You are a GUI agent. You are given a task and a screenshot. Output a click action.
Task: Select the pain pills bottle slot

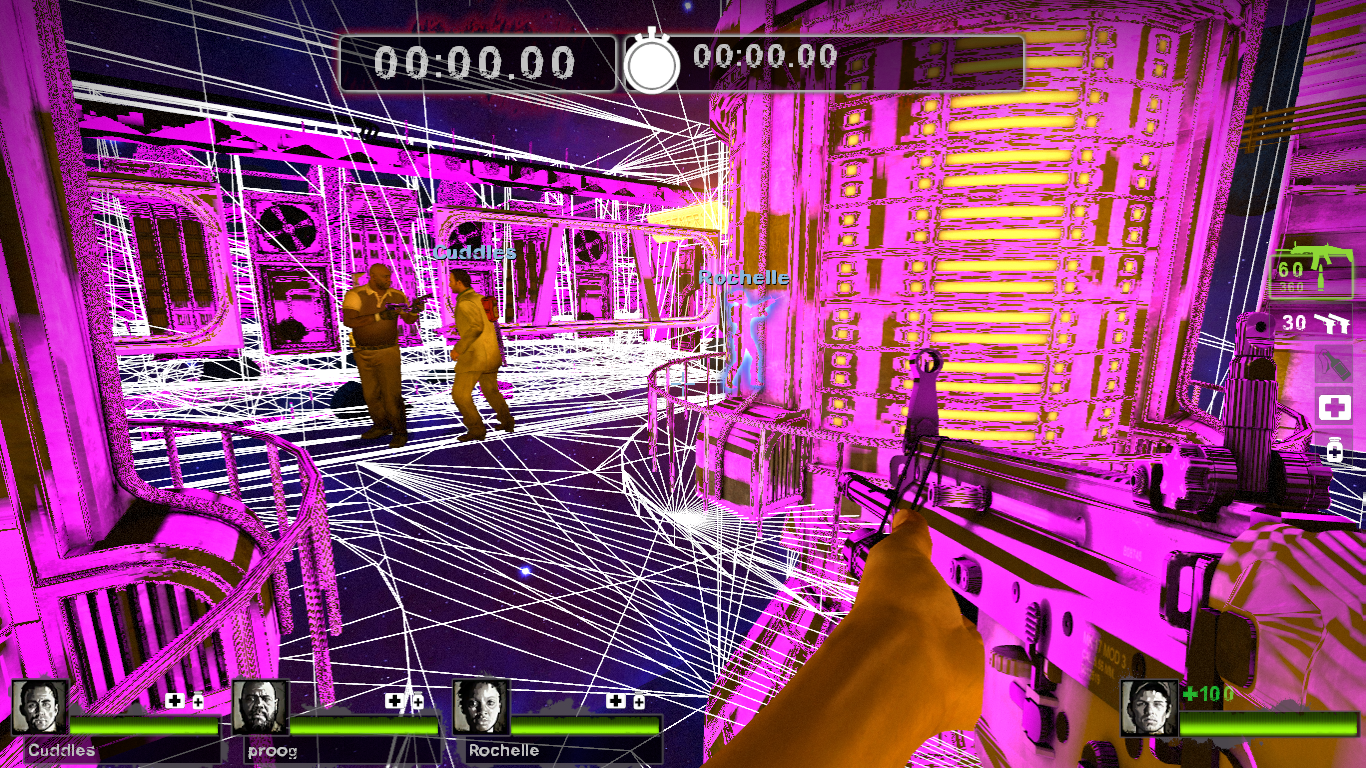click(1334, 449)
